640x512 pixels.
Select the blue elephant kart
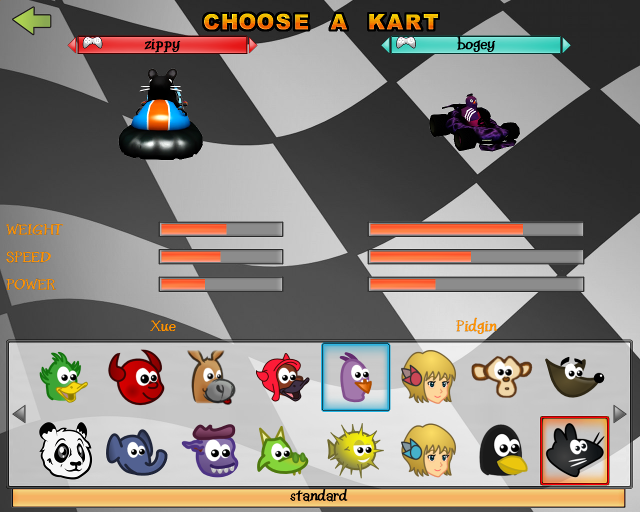pyautogui.click(x=135, y=450)
